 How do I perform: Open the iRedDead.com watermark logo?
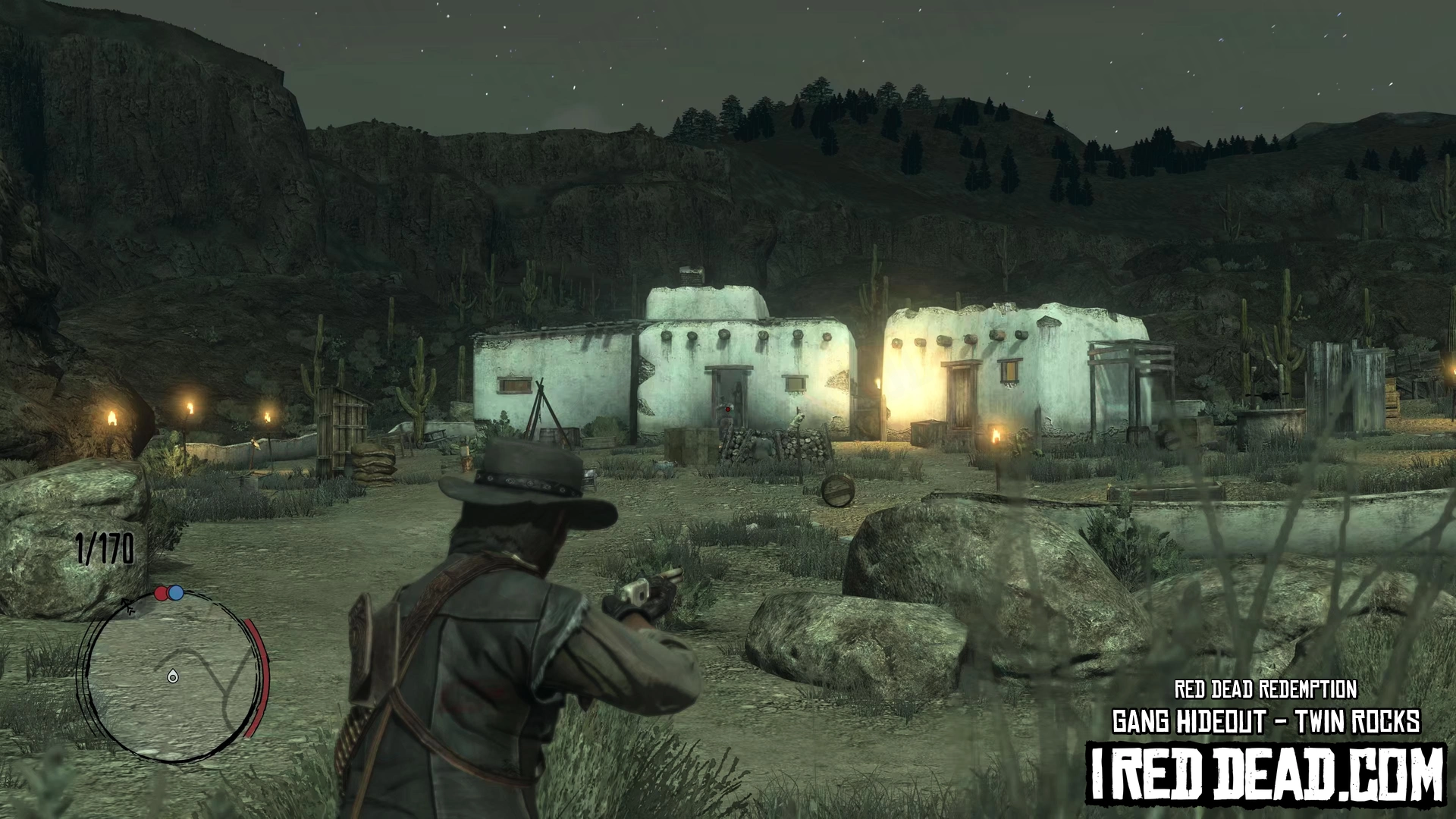tap(1266, 774)
